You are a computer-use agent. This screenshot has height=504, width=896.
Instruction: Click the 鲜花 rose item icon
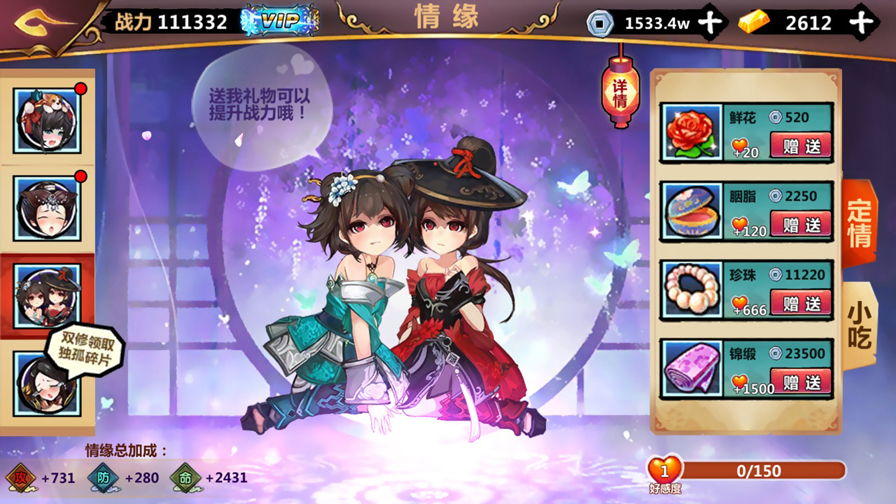tap(689, 133)
